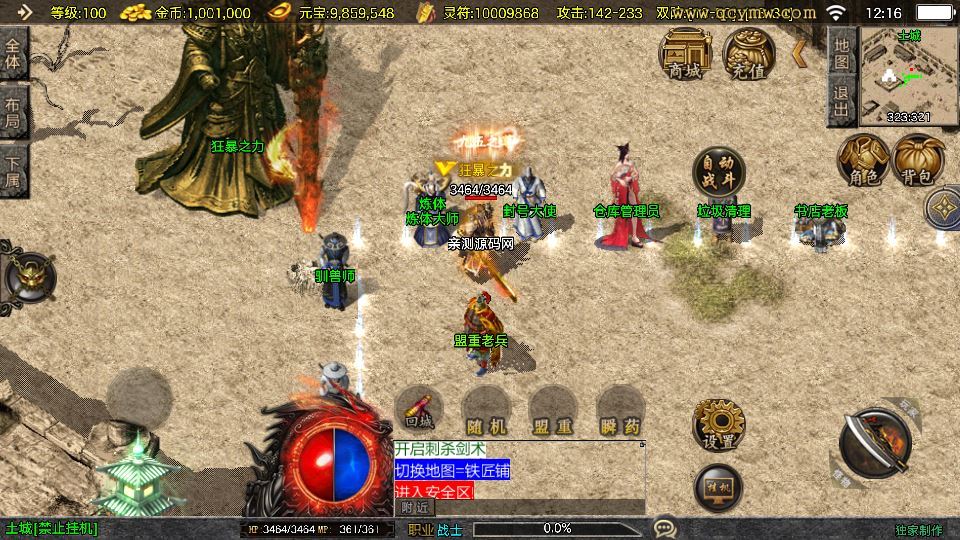The height and width of the screenshot is (540, 960).
Task: Open the 商城 shop
Action: [684, 52]
